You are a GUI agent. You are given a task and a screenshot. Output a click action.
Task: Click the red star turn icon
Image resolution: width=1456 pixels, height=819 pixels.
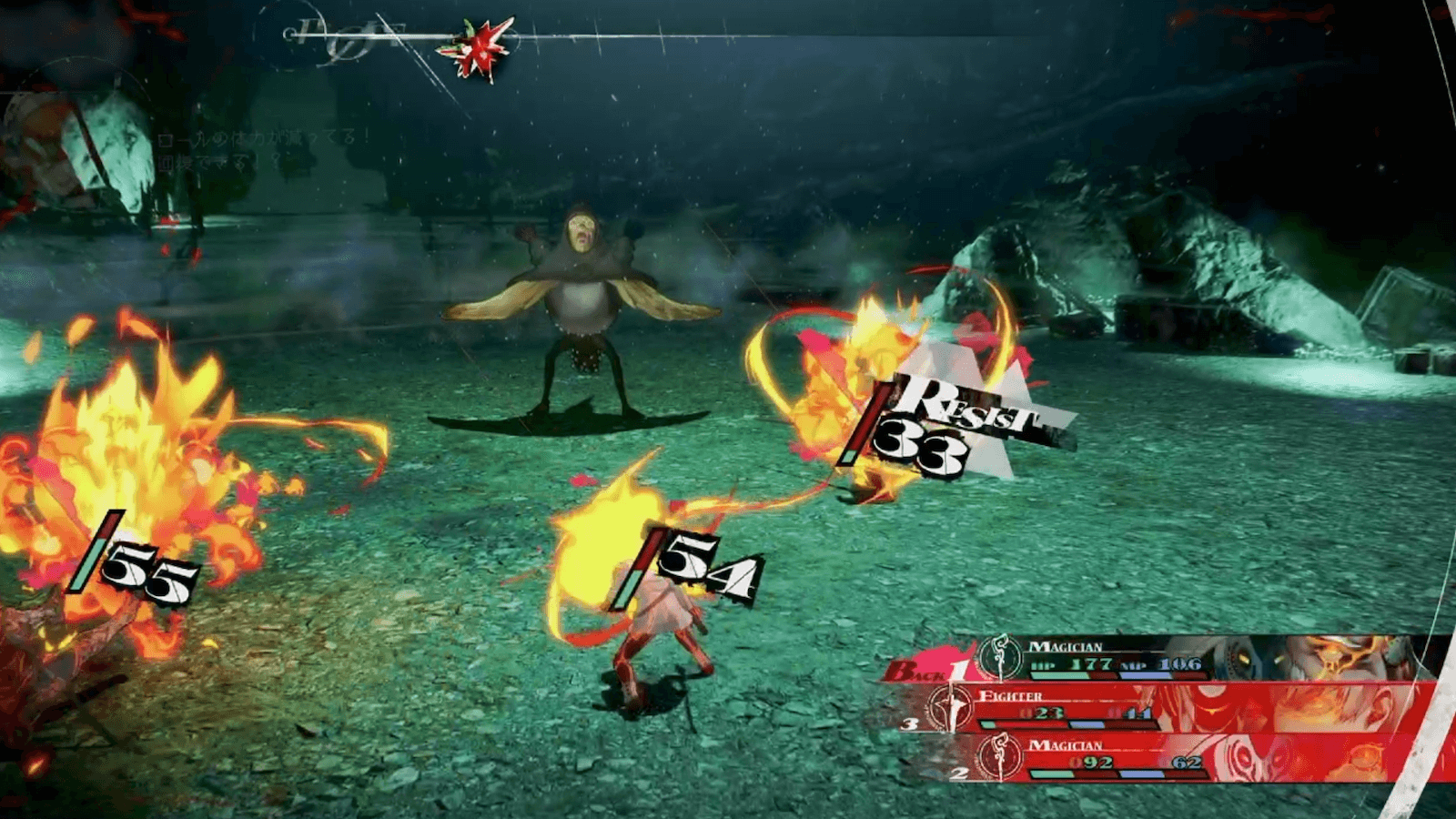475,47
